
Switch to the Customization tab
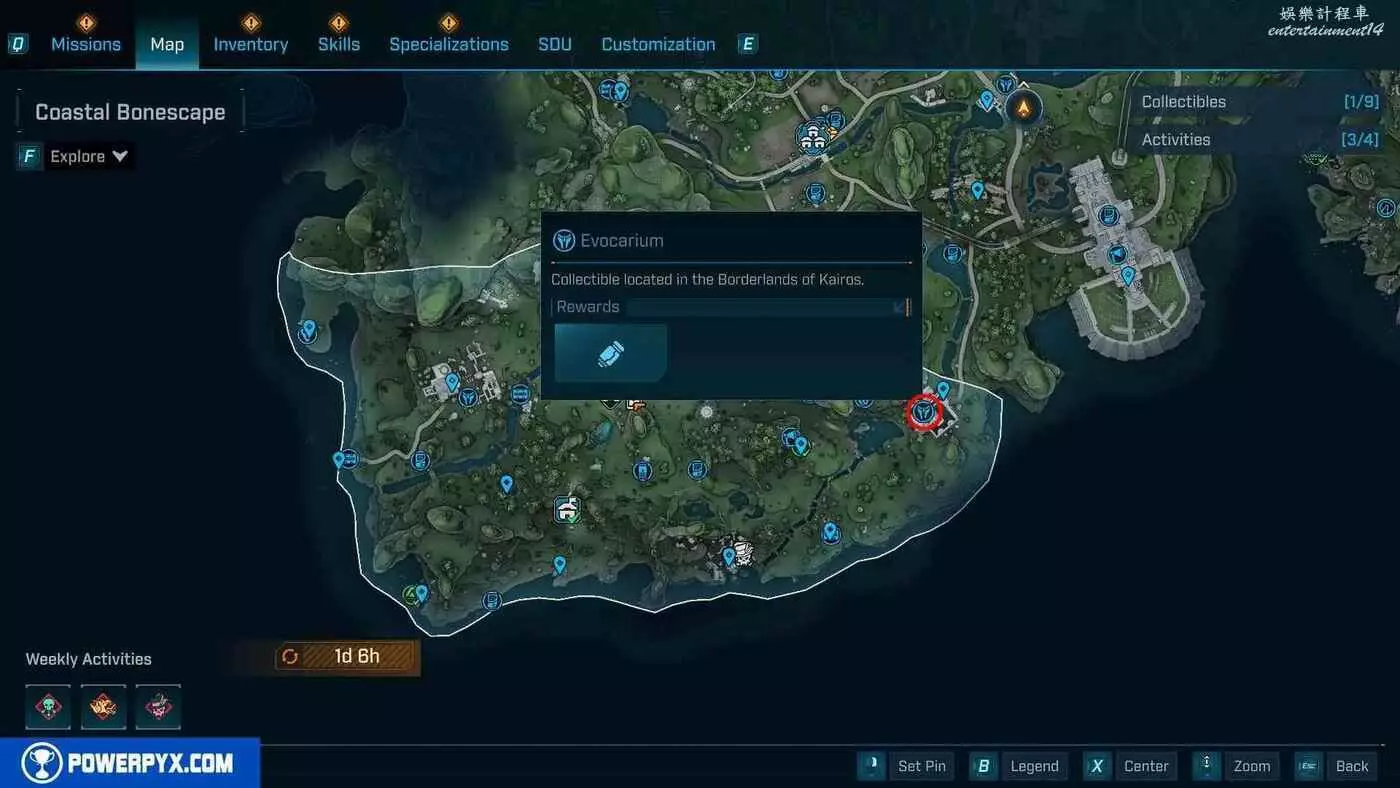click(658, 44)
